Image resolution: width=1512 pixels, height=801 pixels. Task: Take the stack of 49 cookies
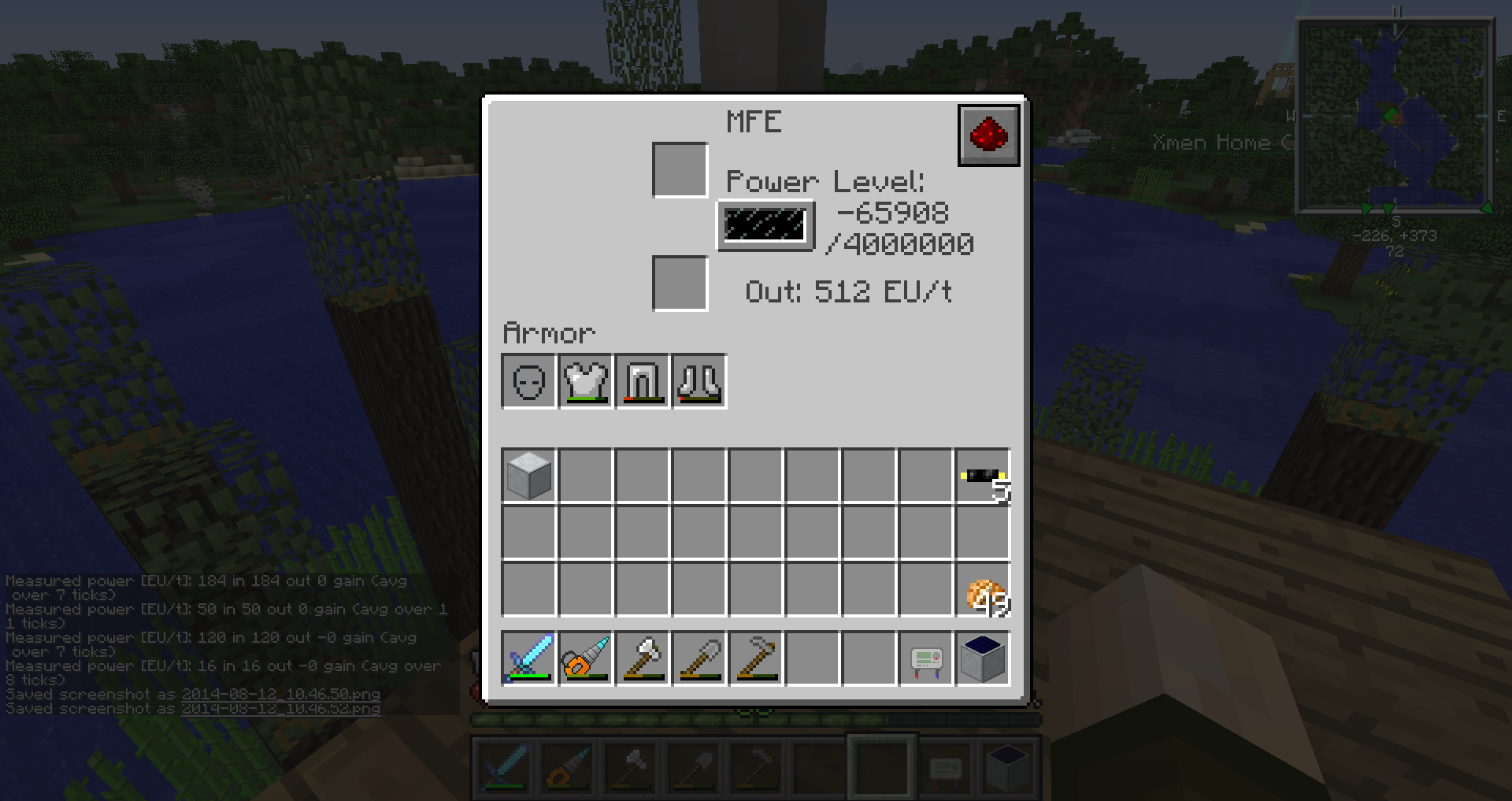coord(983,589)
